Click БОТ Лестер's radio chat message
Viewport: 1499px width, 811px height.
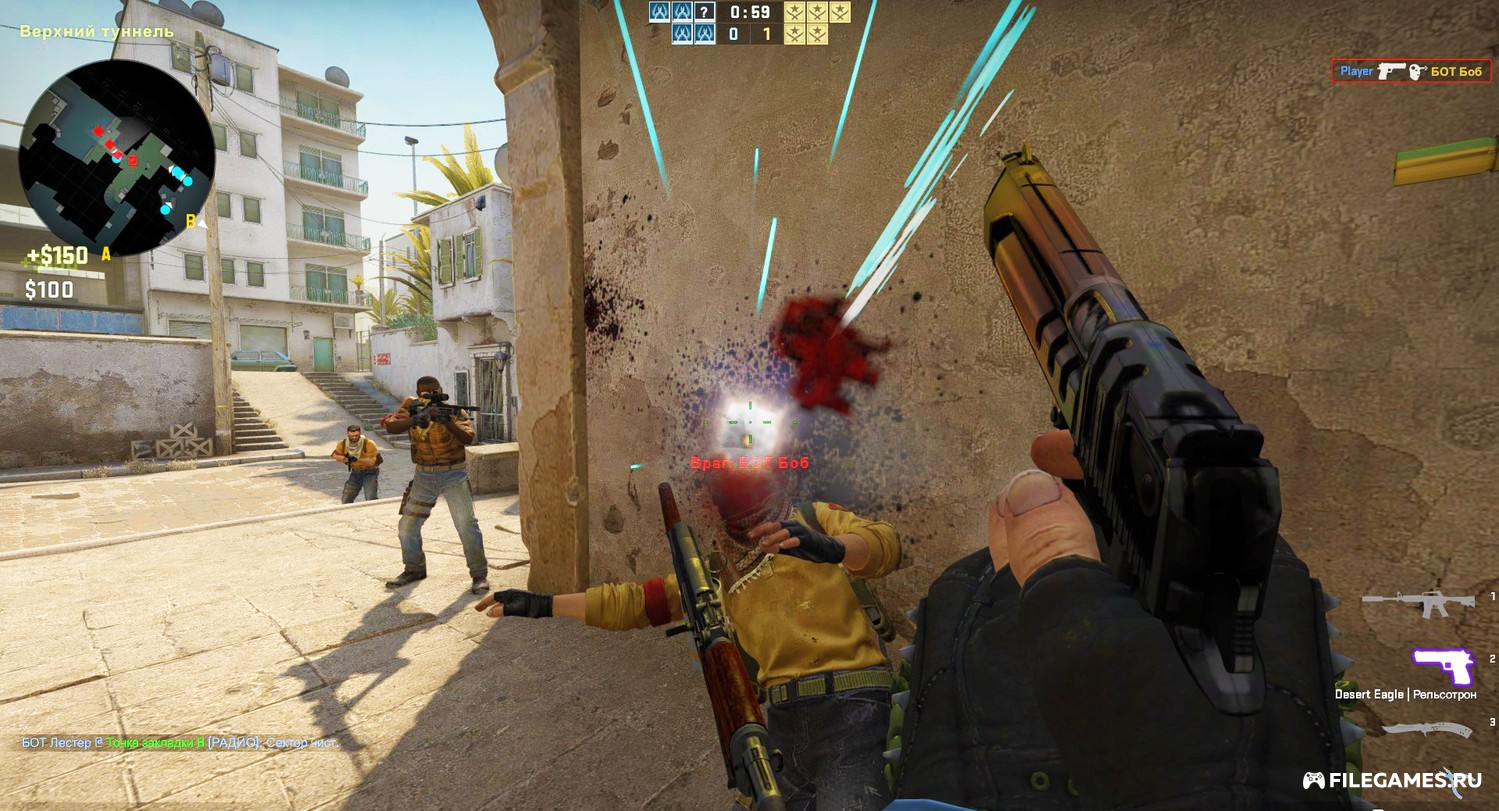click(x=180, y=743)
